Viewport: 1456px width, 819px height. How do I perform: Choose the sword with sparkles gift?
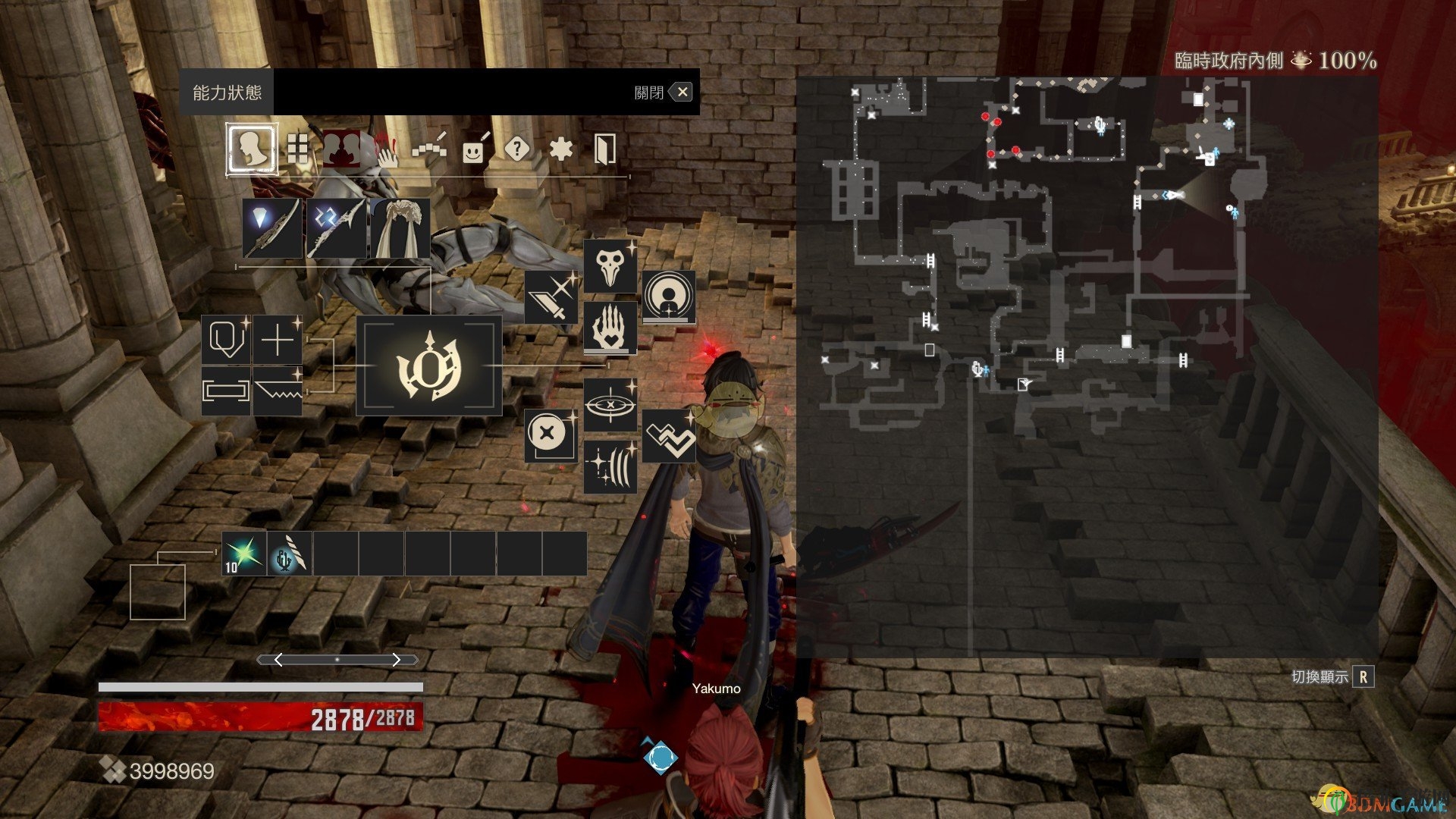551,297
